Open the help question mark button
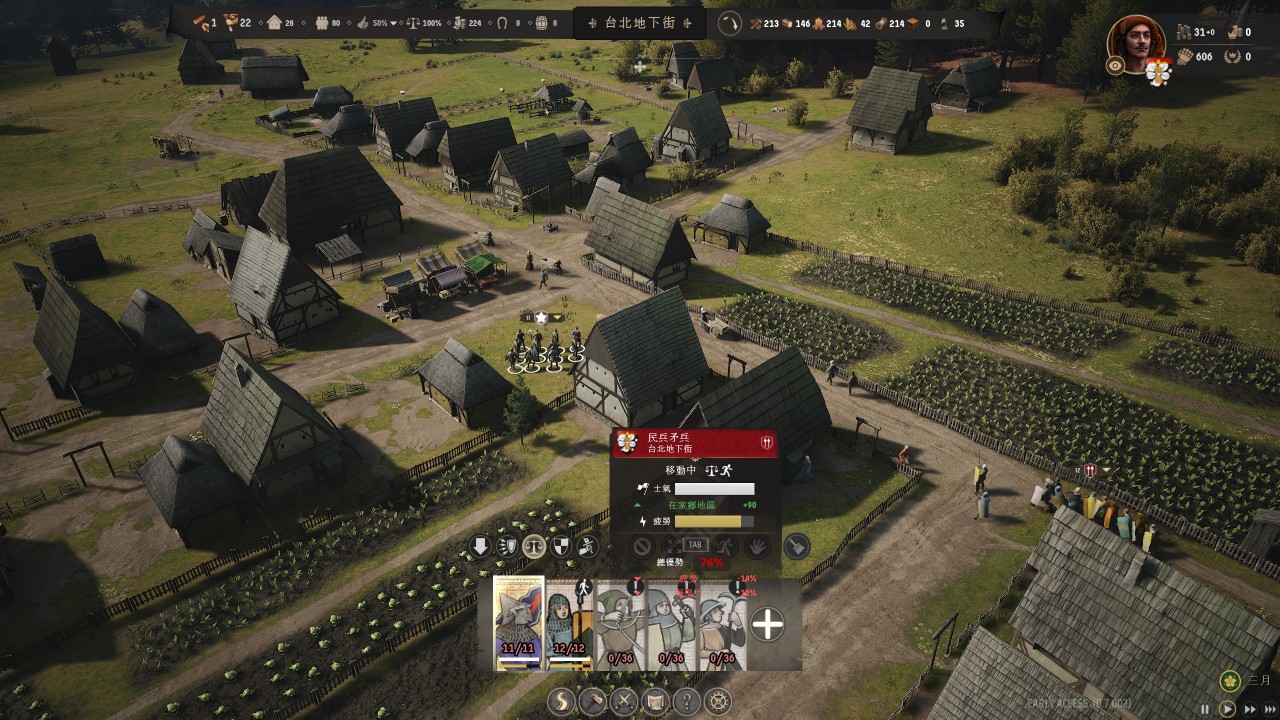The height and width of the screenshot is (720, 1280). [687, 702]
